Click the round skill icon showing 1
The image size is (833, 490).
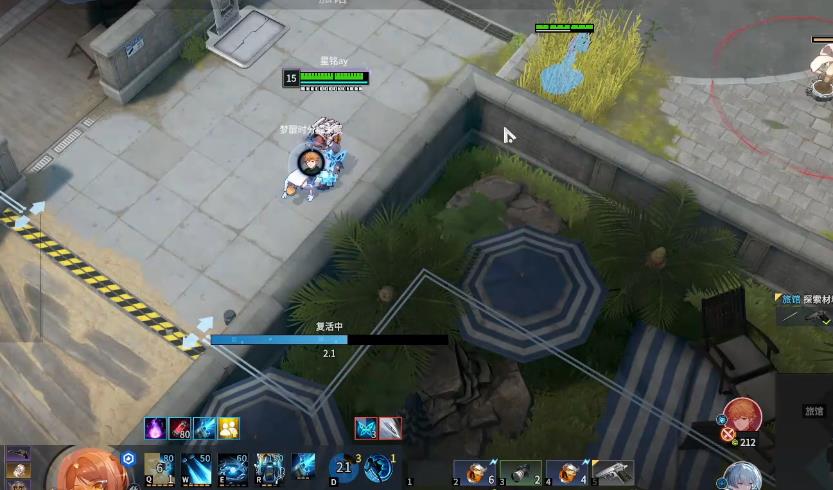point(378,467)
